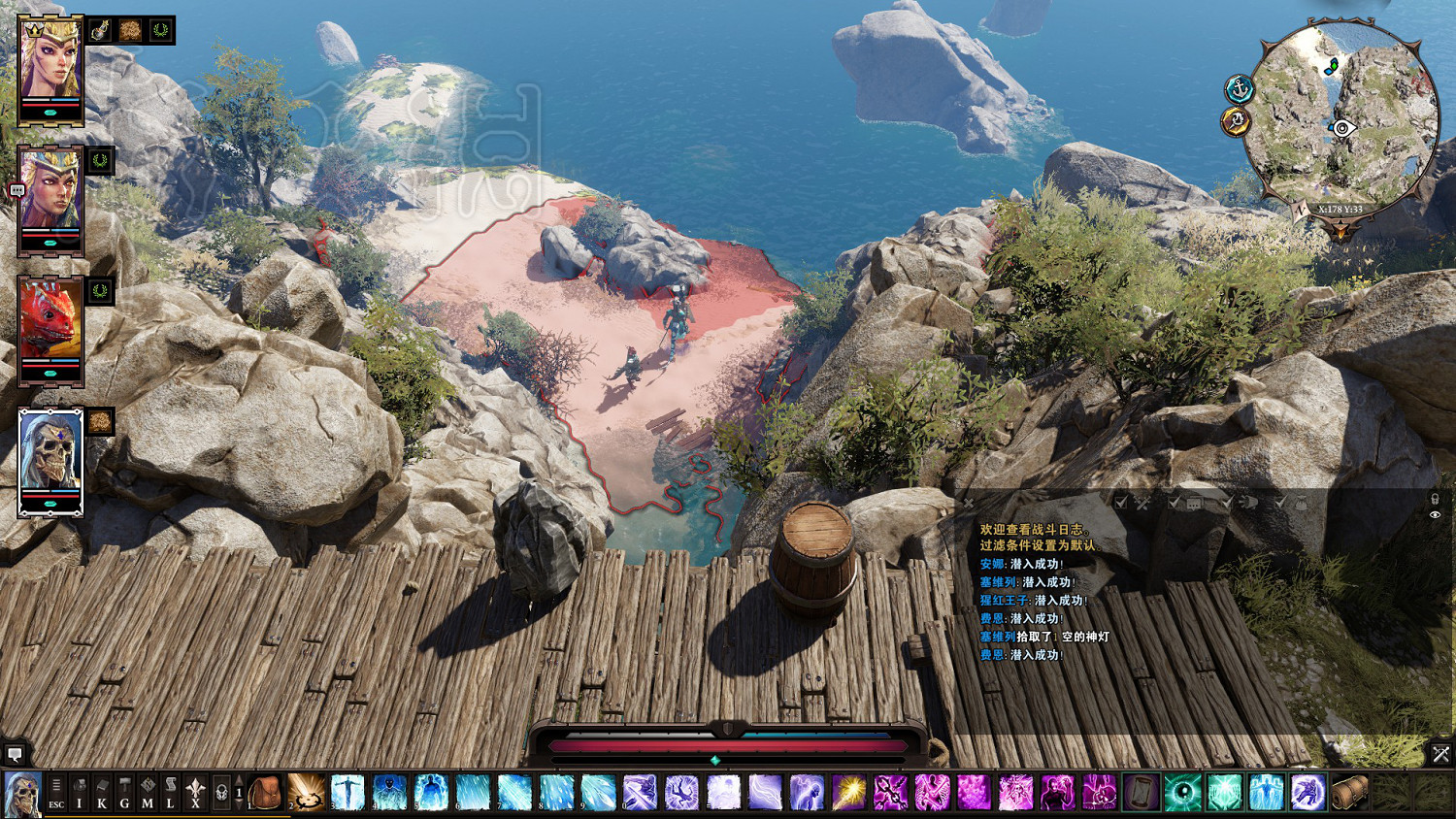Open the journal scroll L button
1456x819 pixels.
pyautogui.click(x=170, y=793)
